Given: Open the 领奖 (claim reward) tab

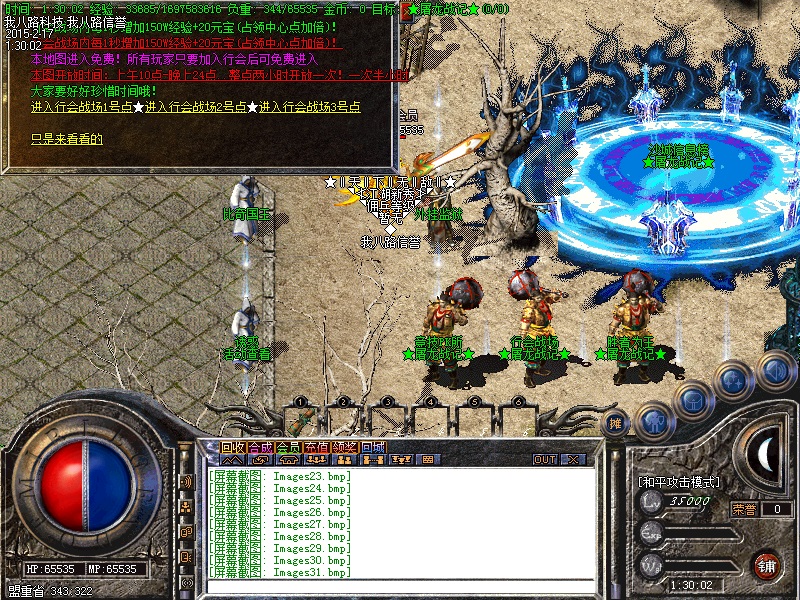Looking at the screenshot, I should [x=344, y=447].
